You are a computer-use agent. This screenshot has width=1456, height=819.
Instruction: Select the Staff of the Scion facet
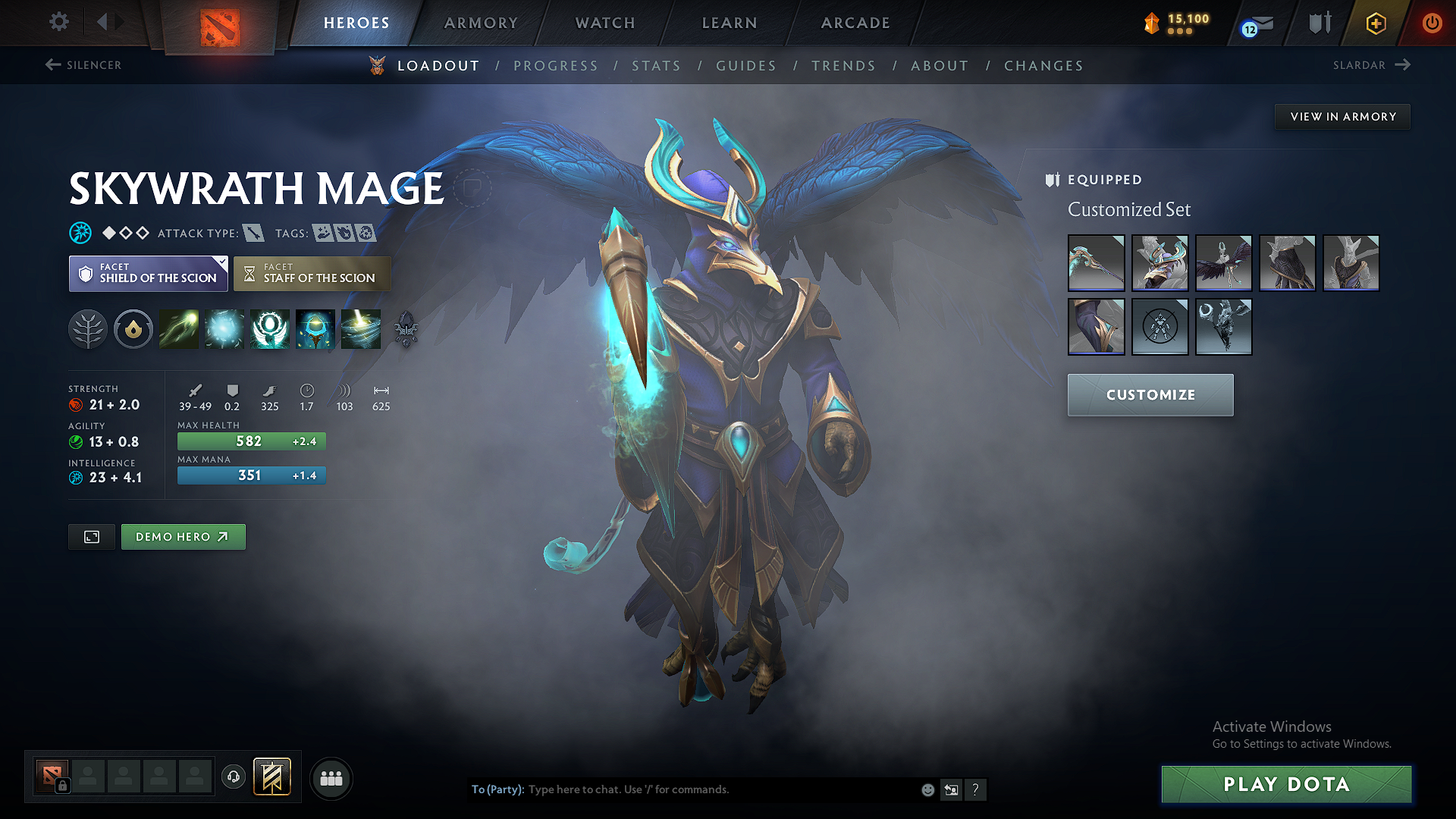click(312, 273)
